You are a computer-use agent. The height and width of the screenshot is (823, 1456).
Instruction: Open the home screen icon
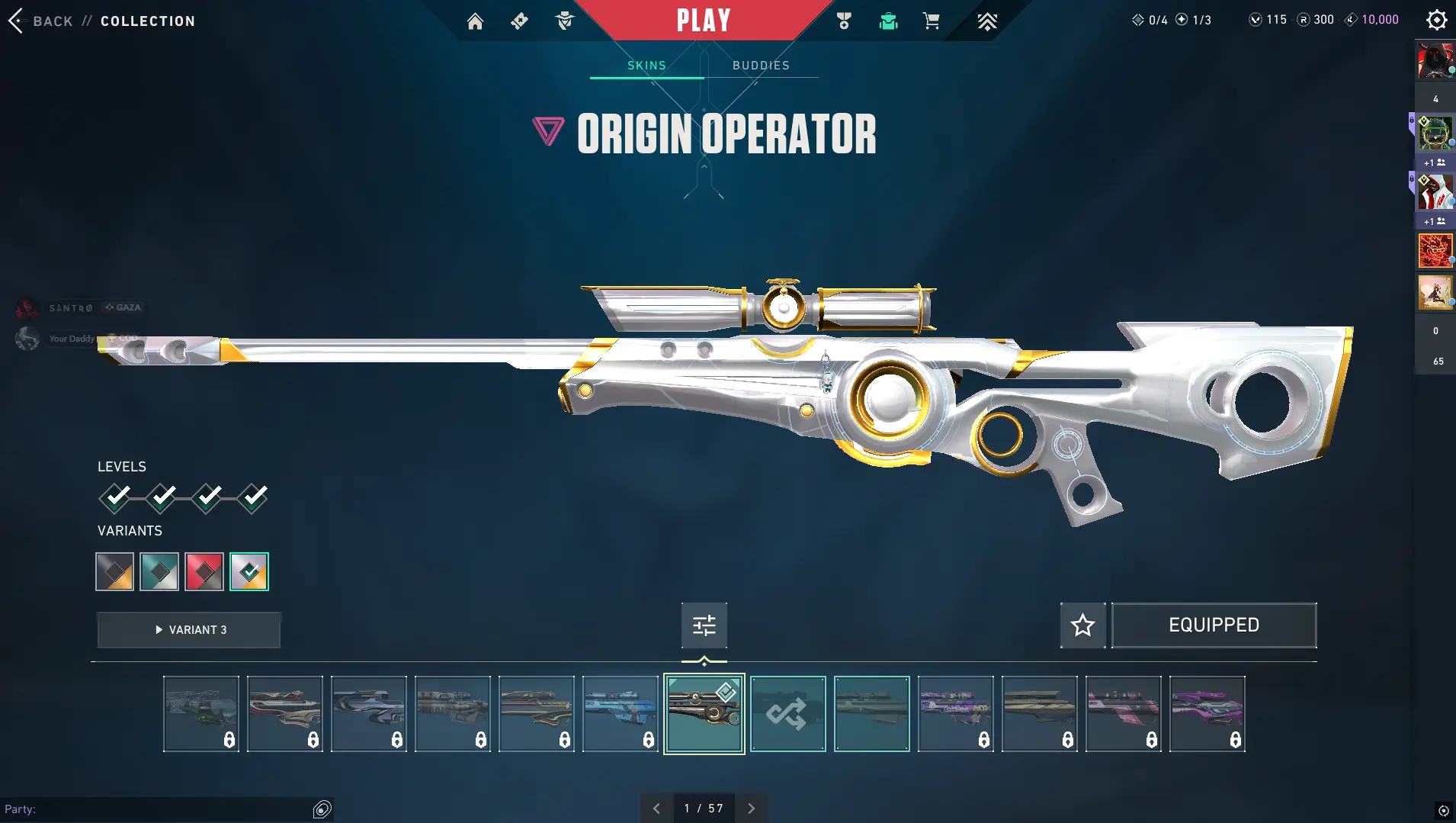tap(475, 21)
